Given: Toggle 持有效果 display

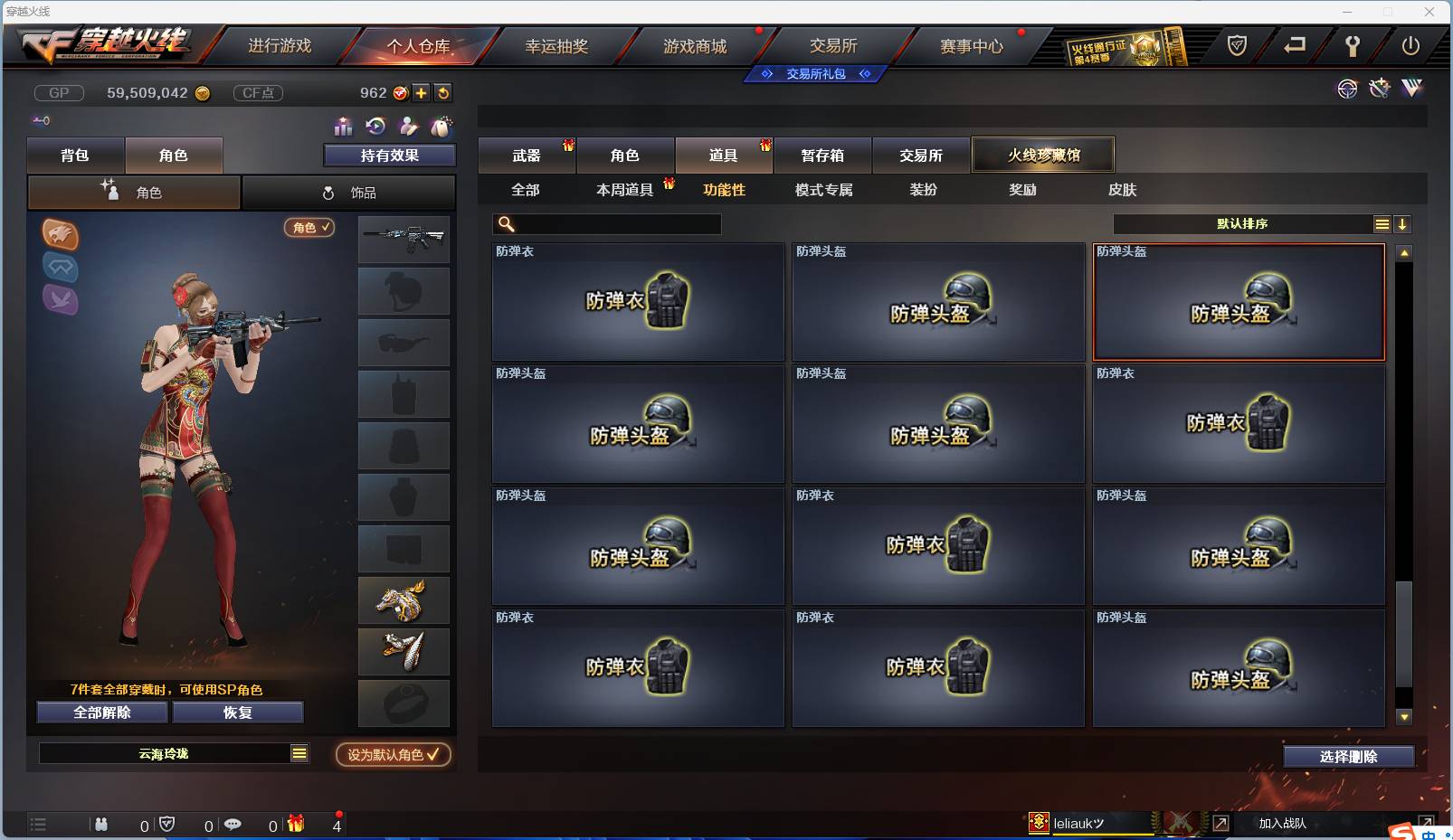Looking at the screenshot, I should pyautogui.click(x=388, y=155).
